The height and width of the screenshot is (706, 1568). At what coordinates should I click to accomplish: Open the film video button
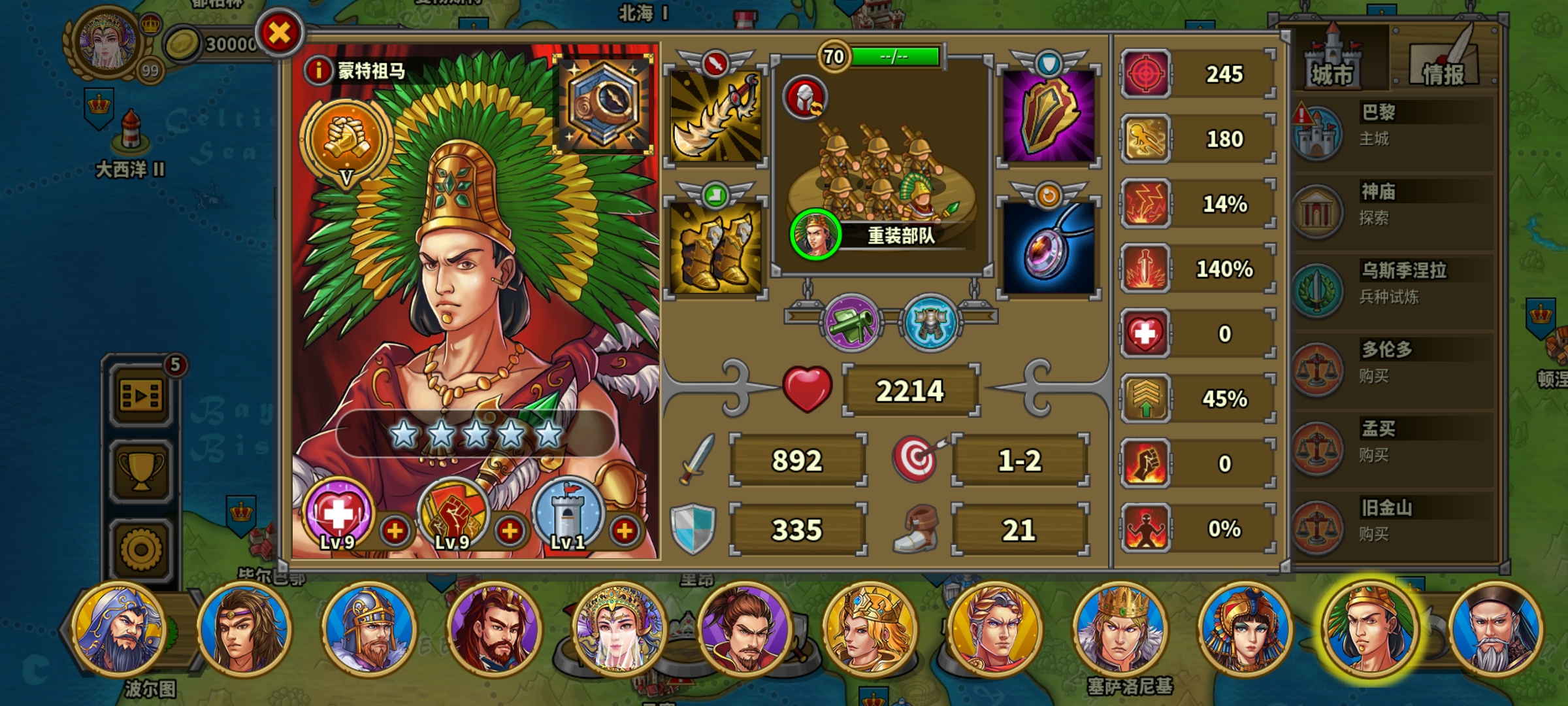click(x=141, y=395)
